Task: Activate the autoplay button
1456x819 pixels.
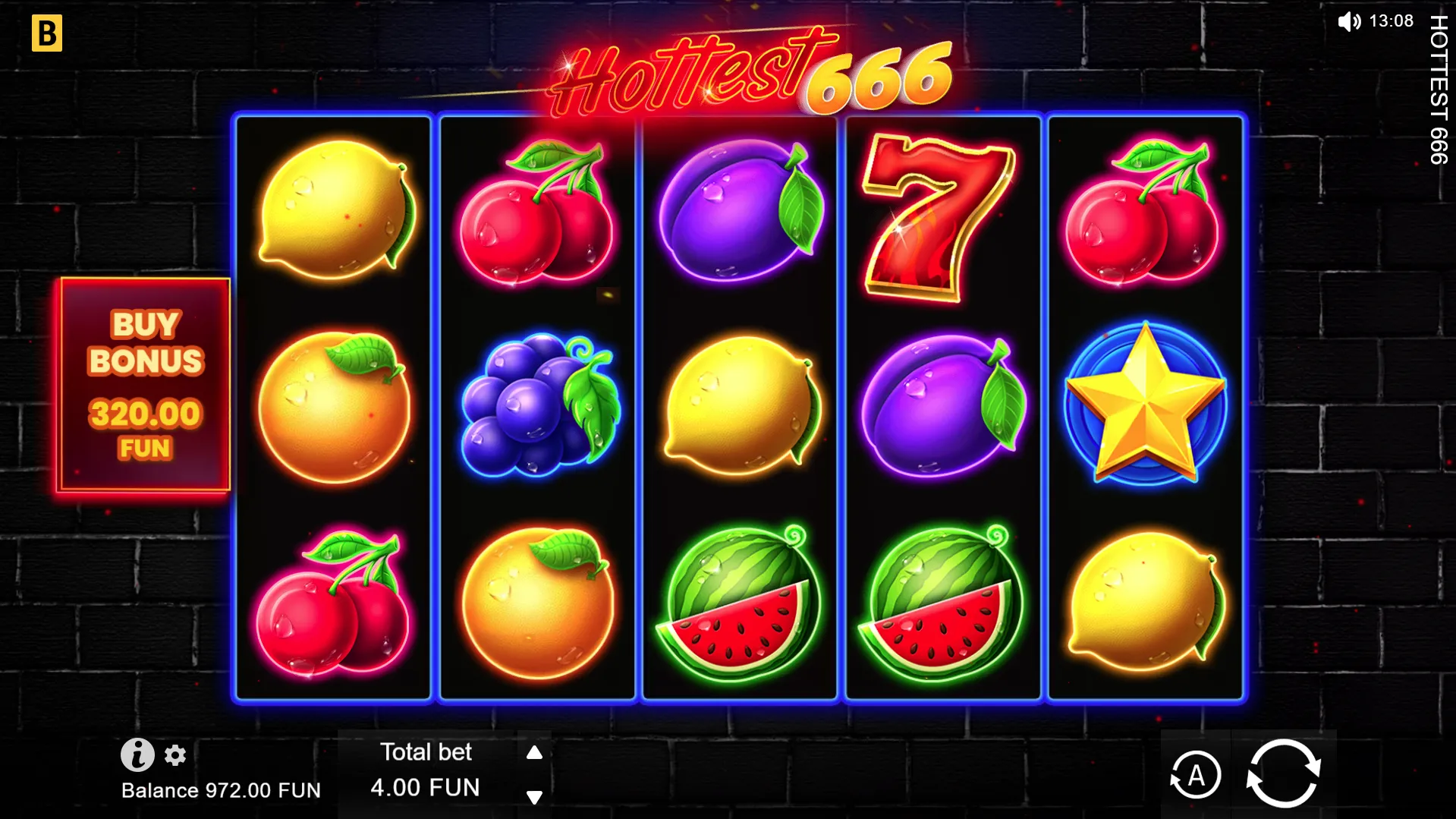Action: 1195,775
